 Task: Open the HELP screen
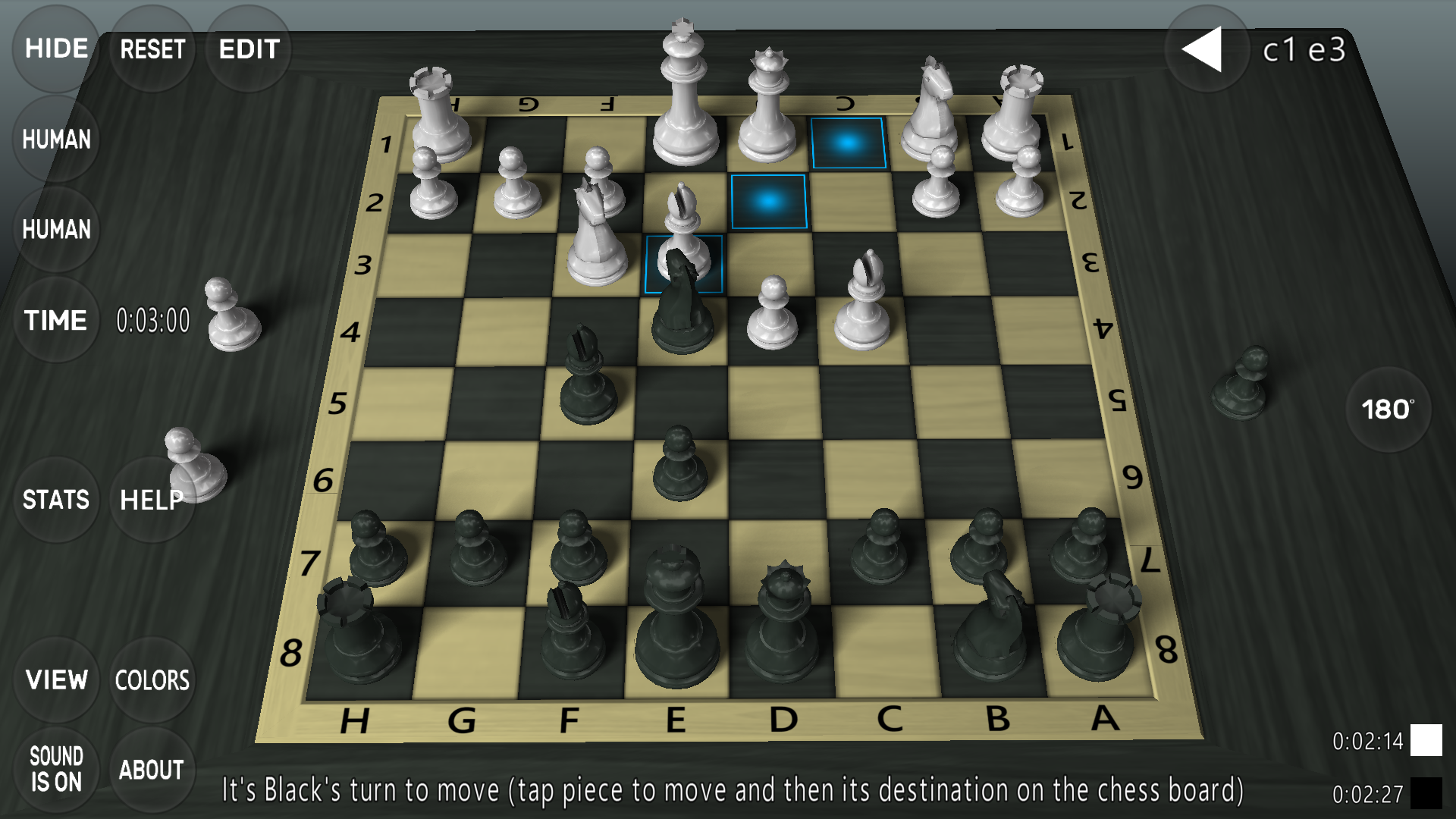[x=151, y=499]
